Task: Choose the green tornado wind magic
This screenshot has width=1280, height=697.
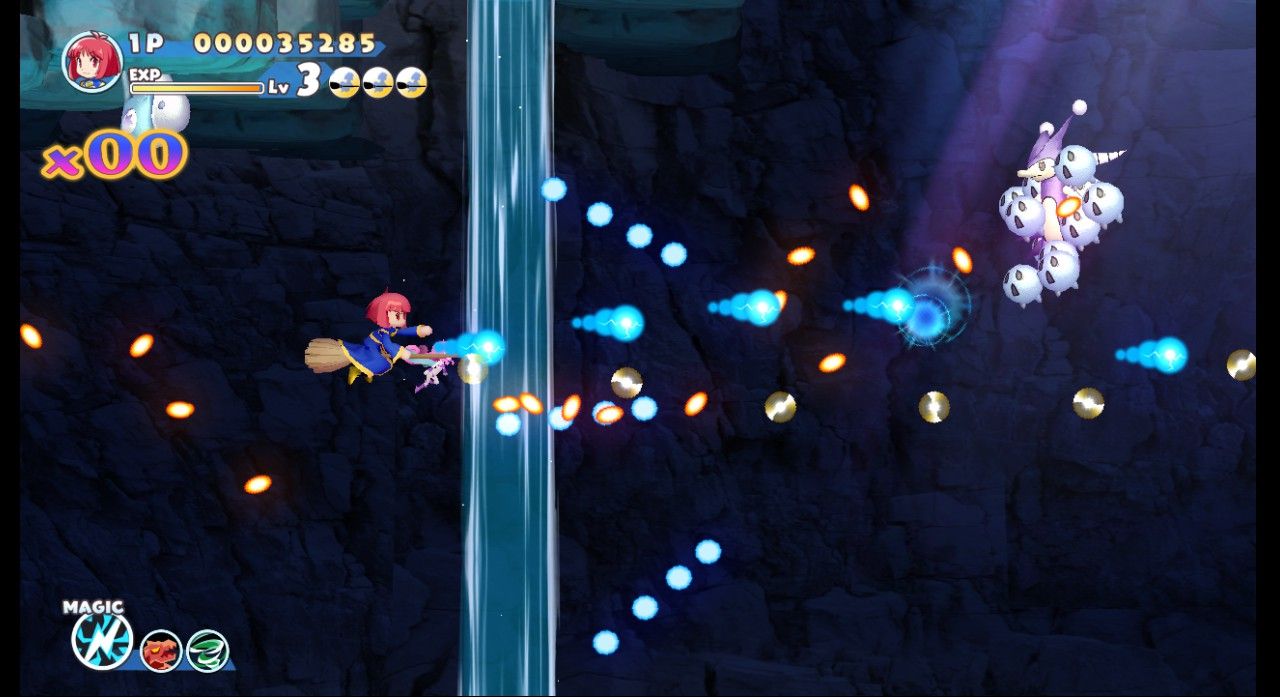Action: (208, 650)
